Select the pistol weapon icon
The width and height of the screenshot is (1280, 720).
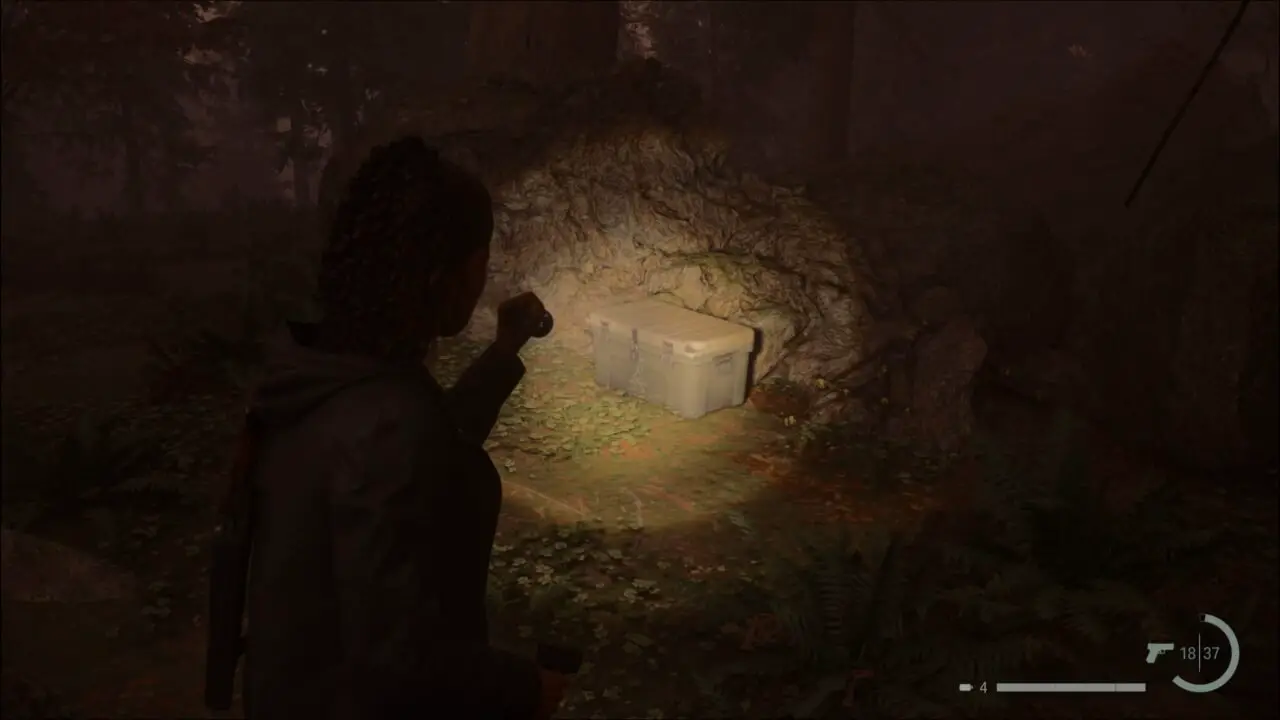click(x=1158, y=652)
